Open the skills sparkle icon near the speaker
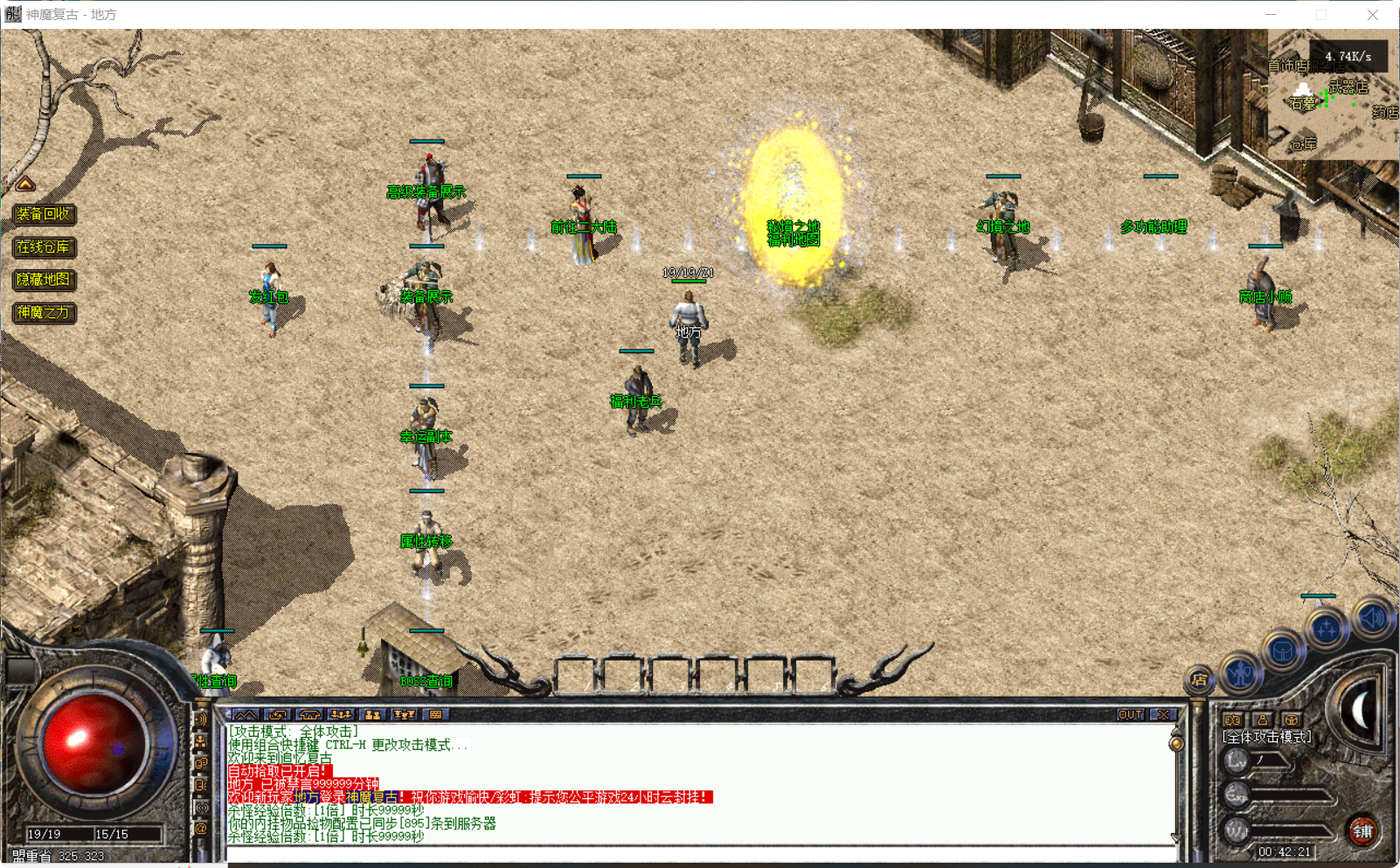The width and height of the screenshot is (1400, 868). (x=1326, y=626)
